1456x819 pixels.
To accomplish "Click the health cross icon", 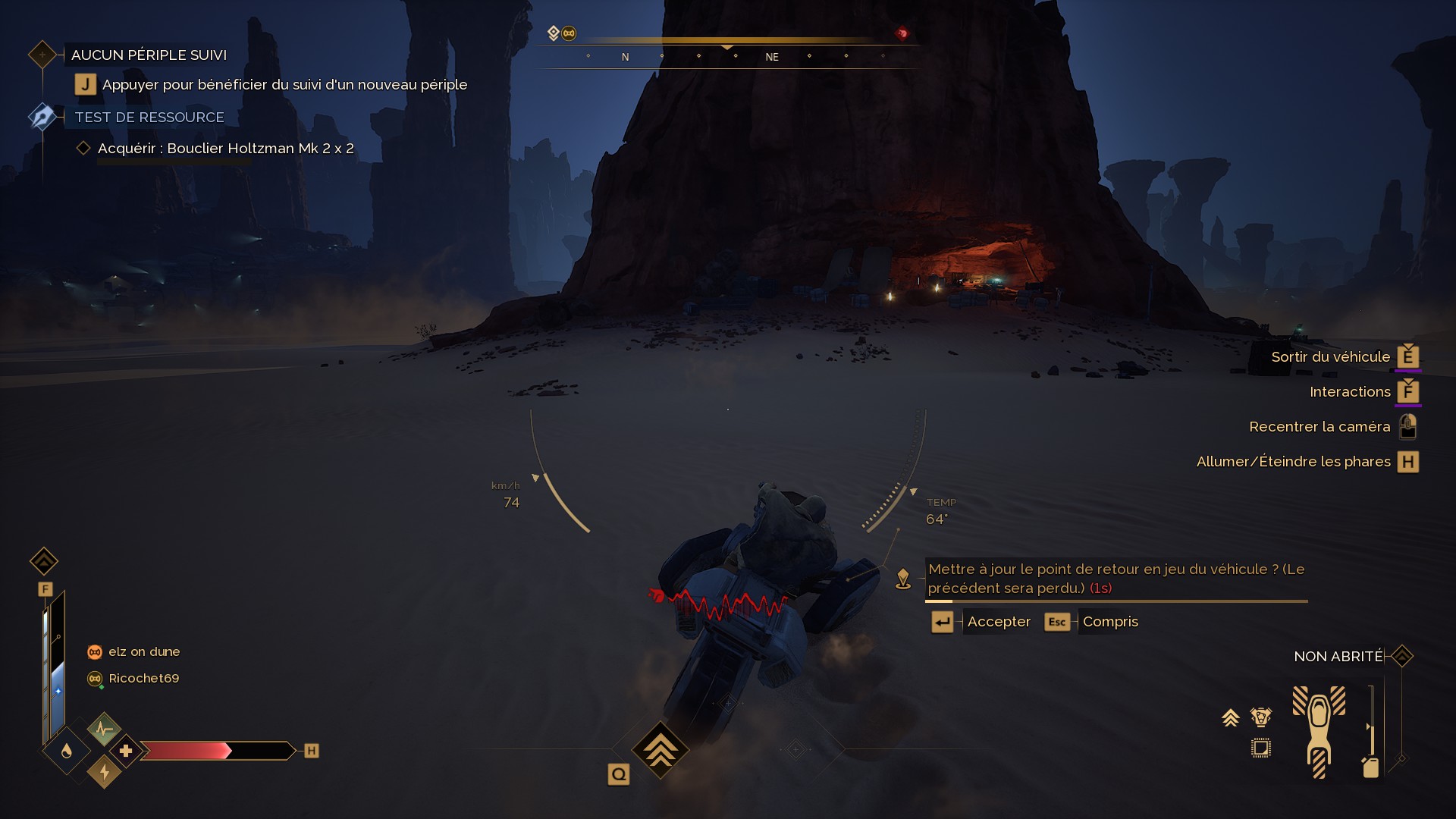I will pyautogui.click(x=126, y=751).
